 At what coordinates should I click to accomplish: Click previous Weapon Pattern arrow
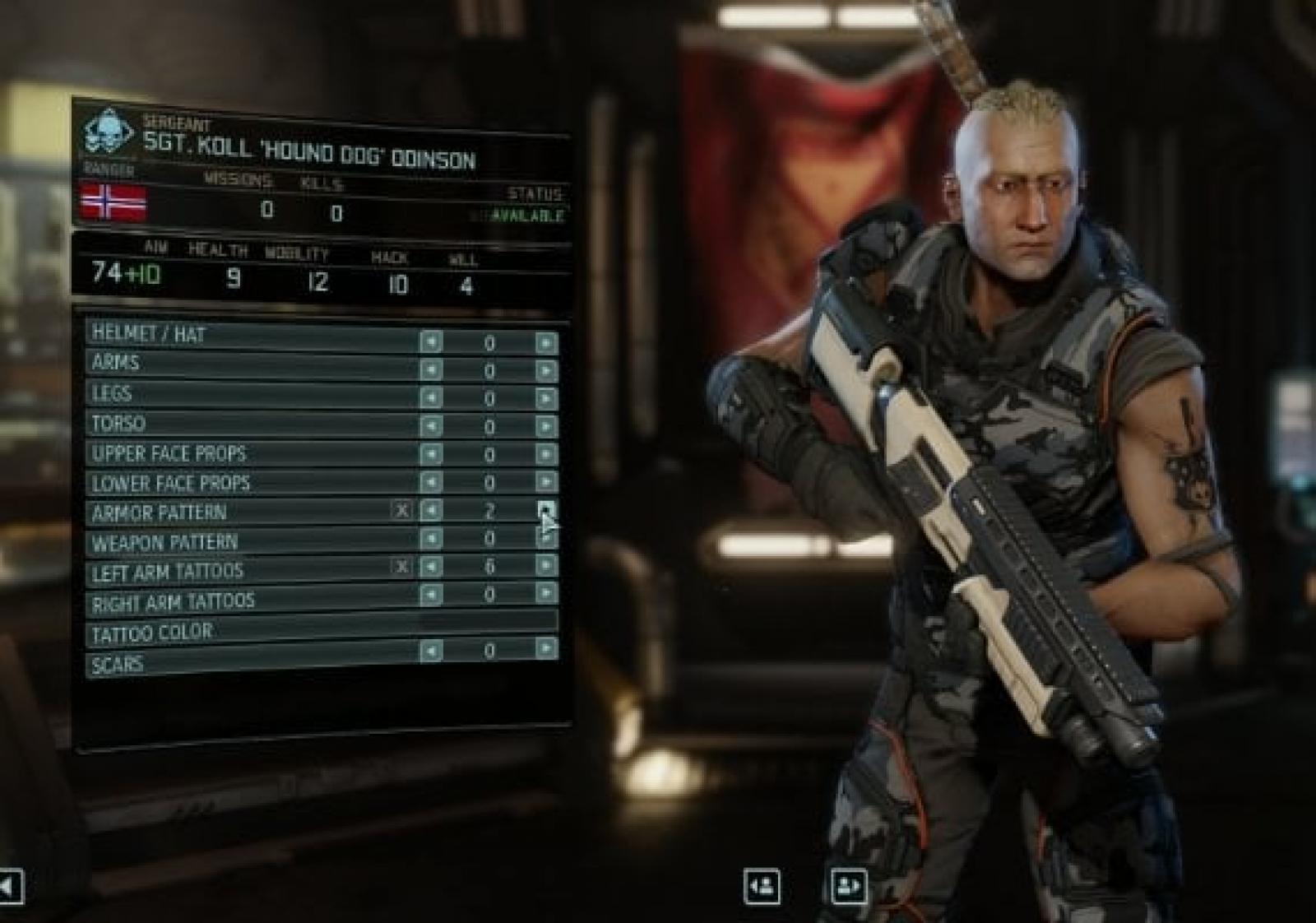pos(430,539)
